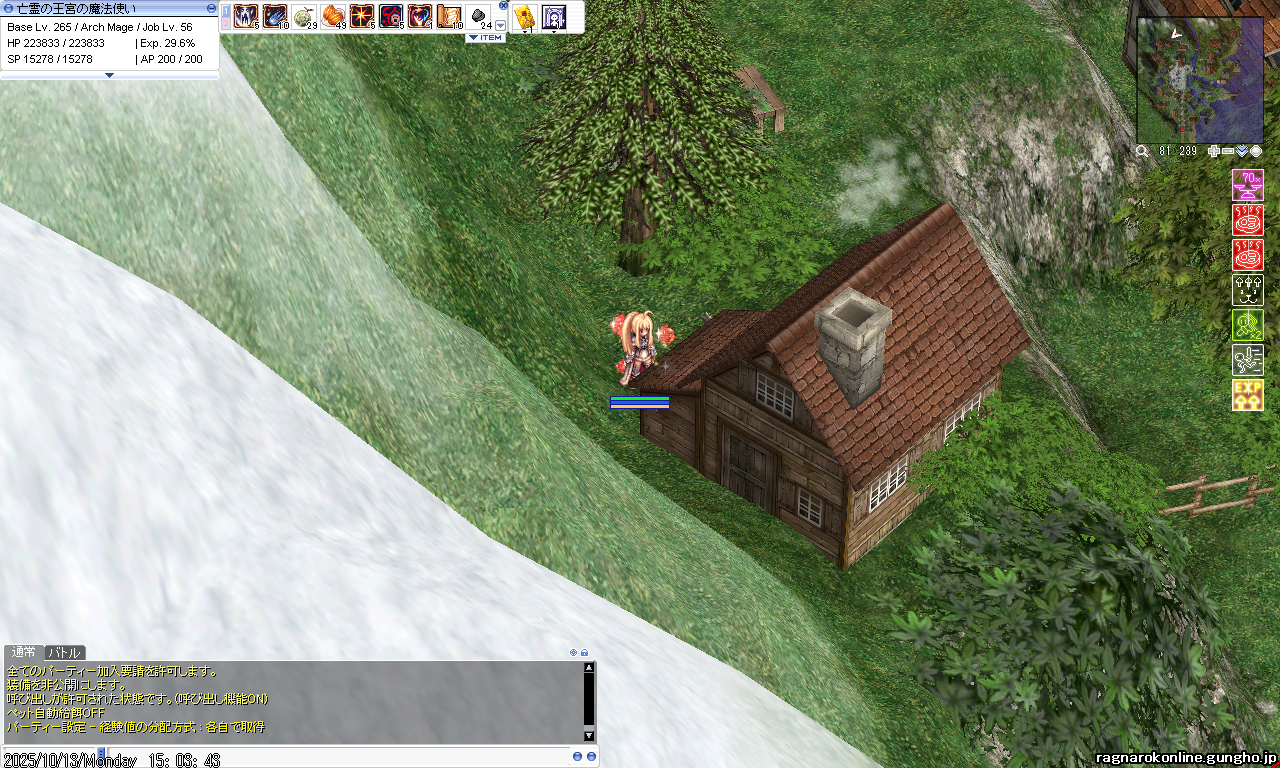Select the 通常 chat tab
Screen dimensions: 1280x768
pyautogui.click(x=23, y=652)
